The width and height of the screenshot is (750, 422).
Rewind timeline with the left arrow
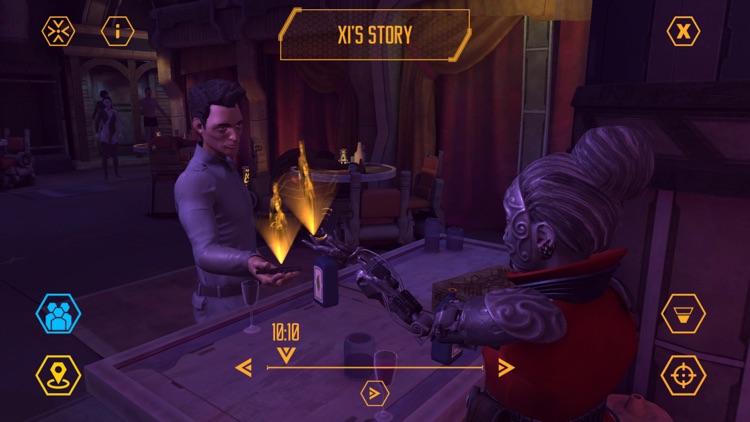pos(244,367)
